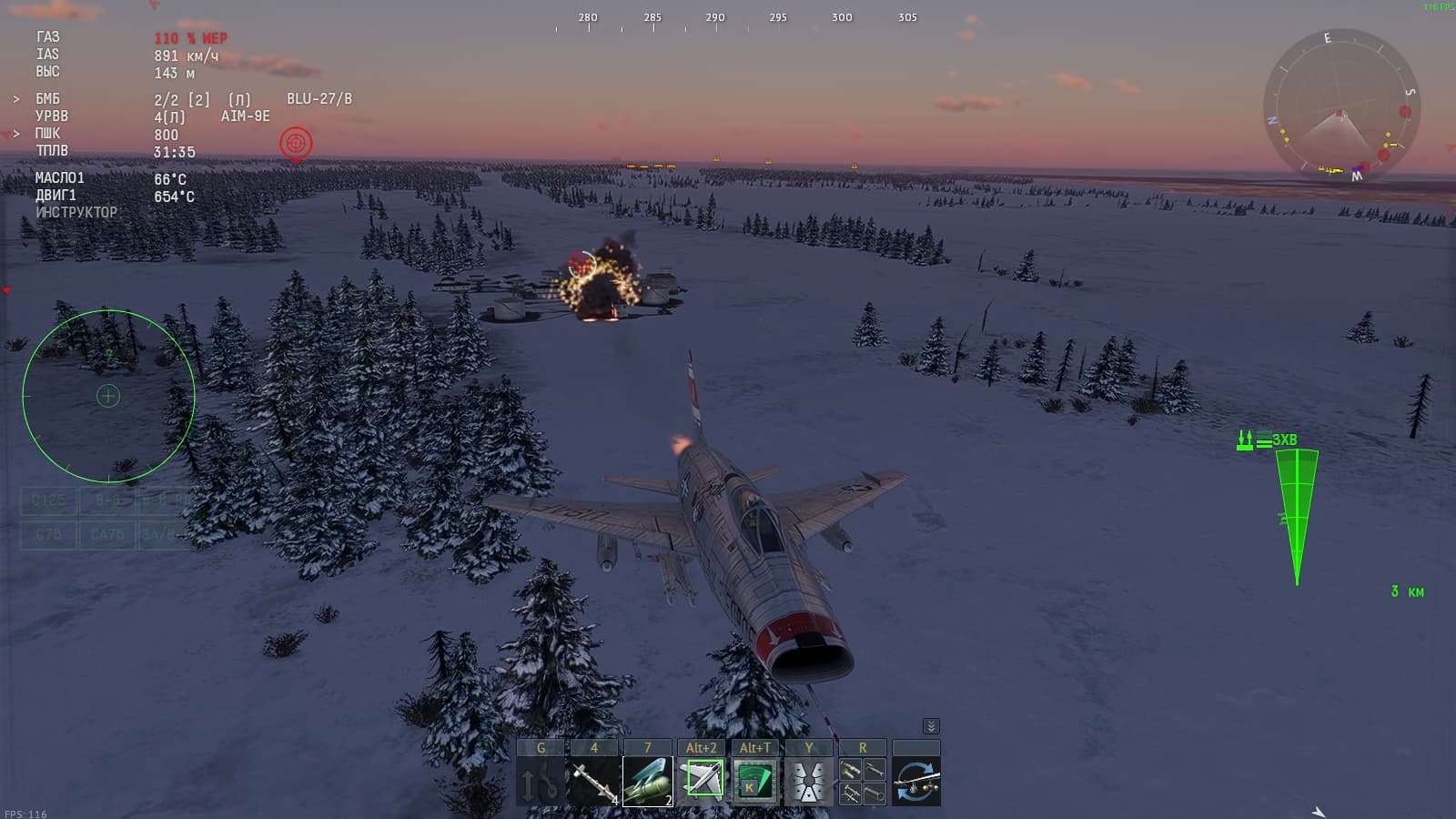The image size is (1456, 819).
Task: Activate the green-framed aircraft target icon
Action: click(702, 781)
